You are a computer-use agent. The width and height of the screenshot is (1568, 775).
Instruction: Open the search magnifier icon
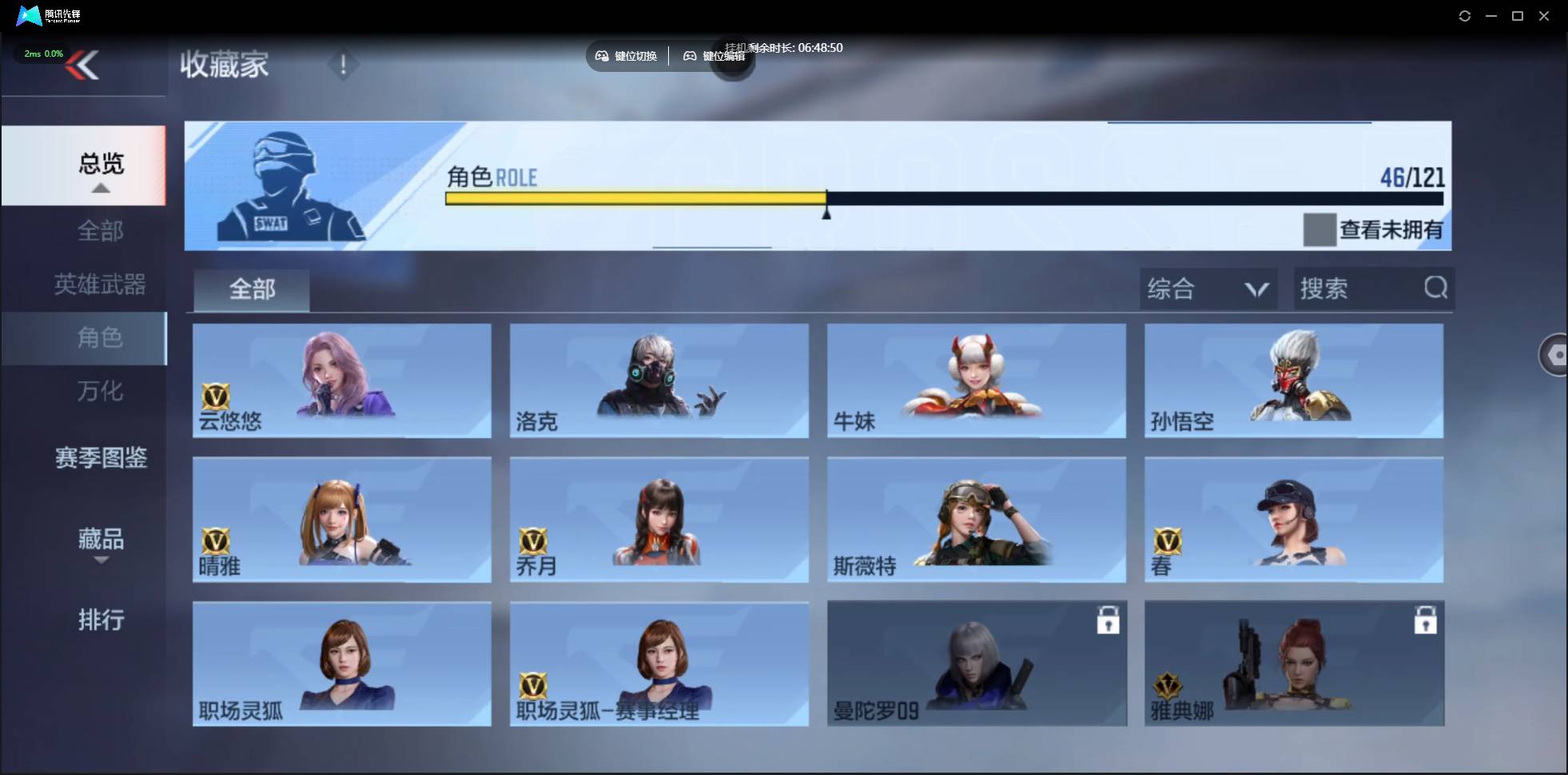[x=1436, y=288]
